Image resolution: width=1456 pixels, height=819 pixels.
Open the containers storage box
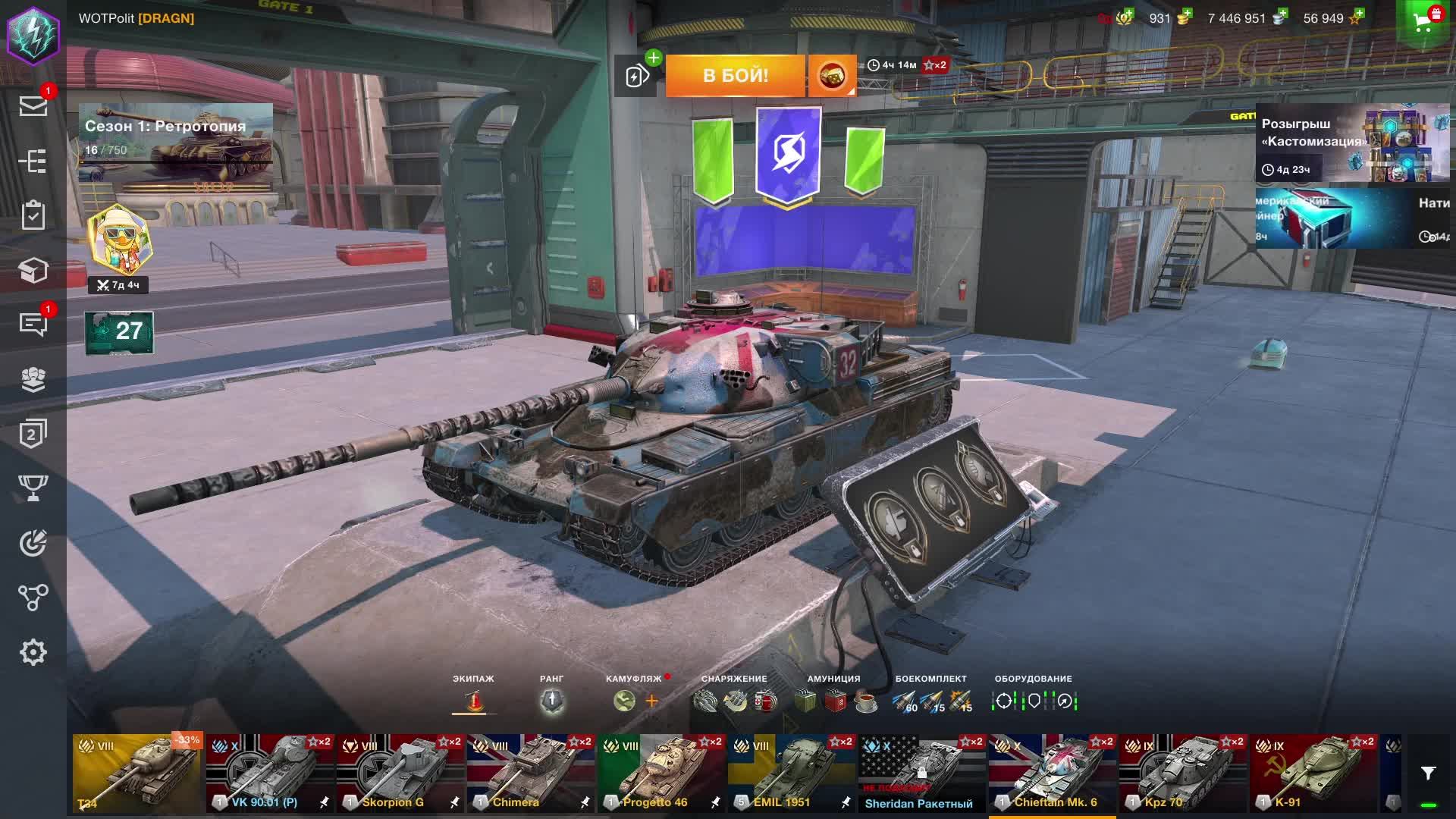33,270
